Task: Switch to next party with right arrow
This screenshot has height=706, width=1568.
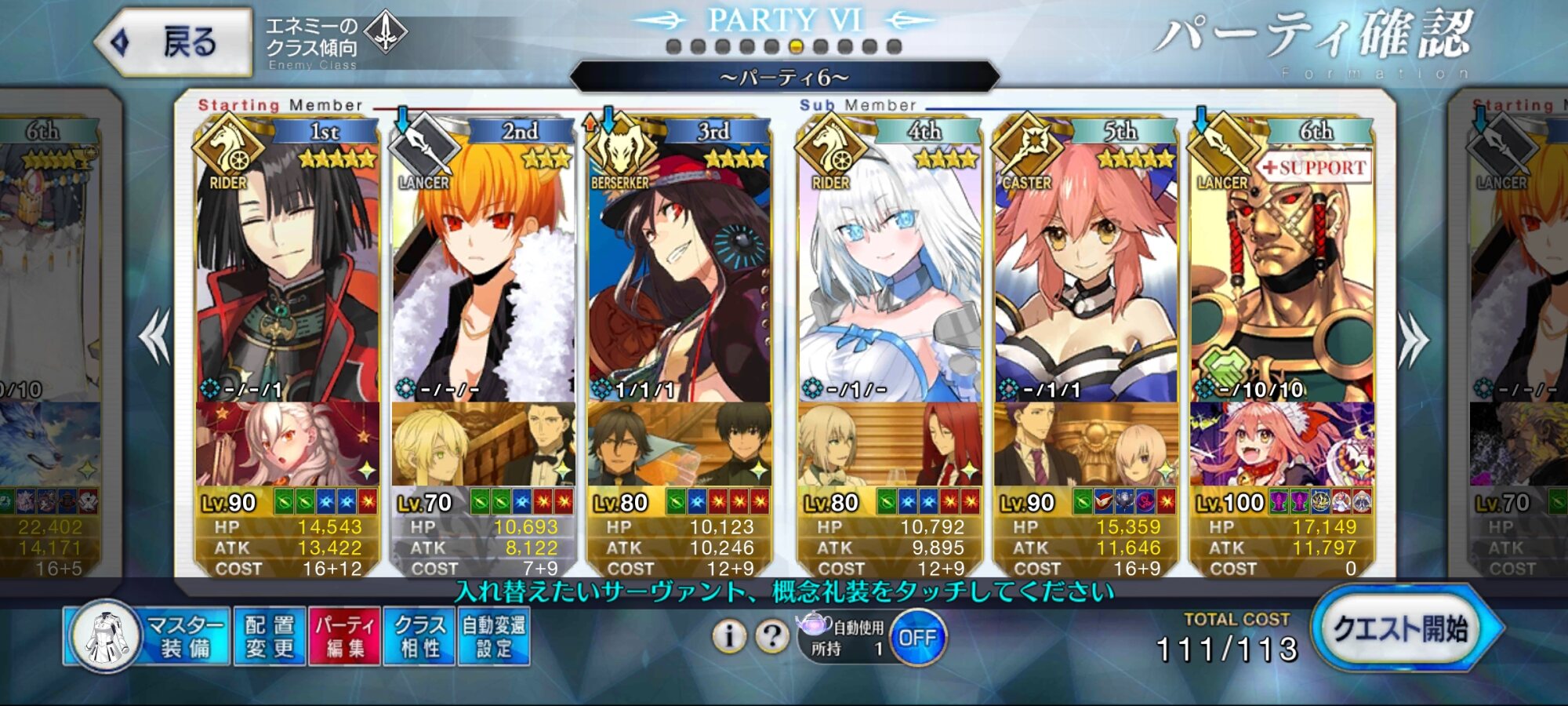Action: point(1413,339)
